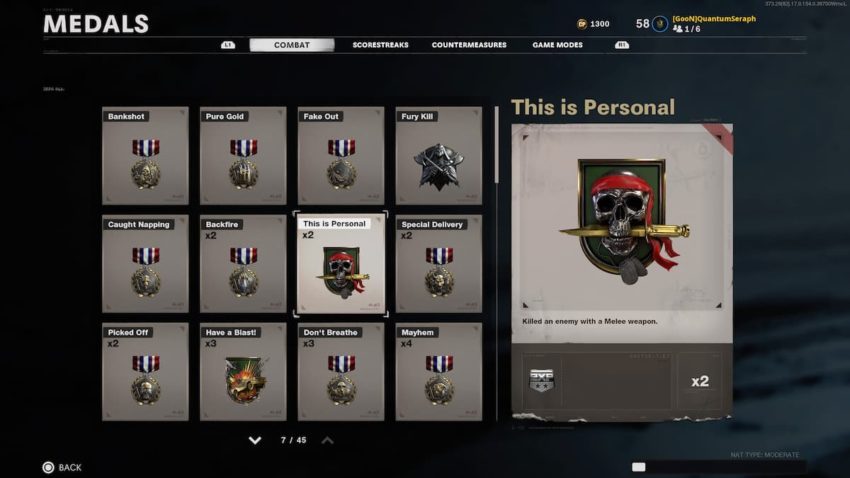Click the Fake Out medal tile
Viewport: 850px width, 478px height.
tap(341, 156)
